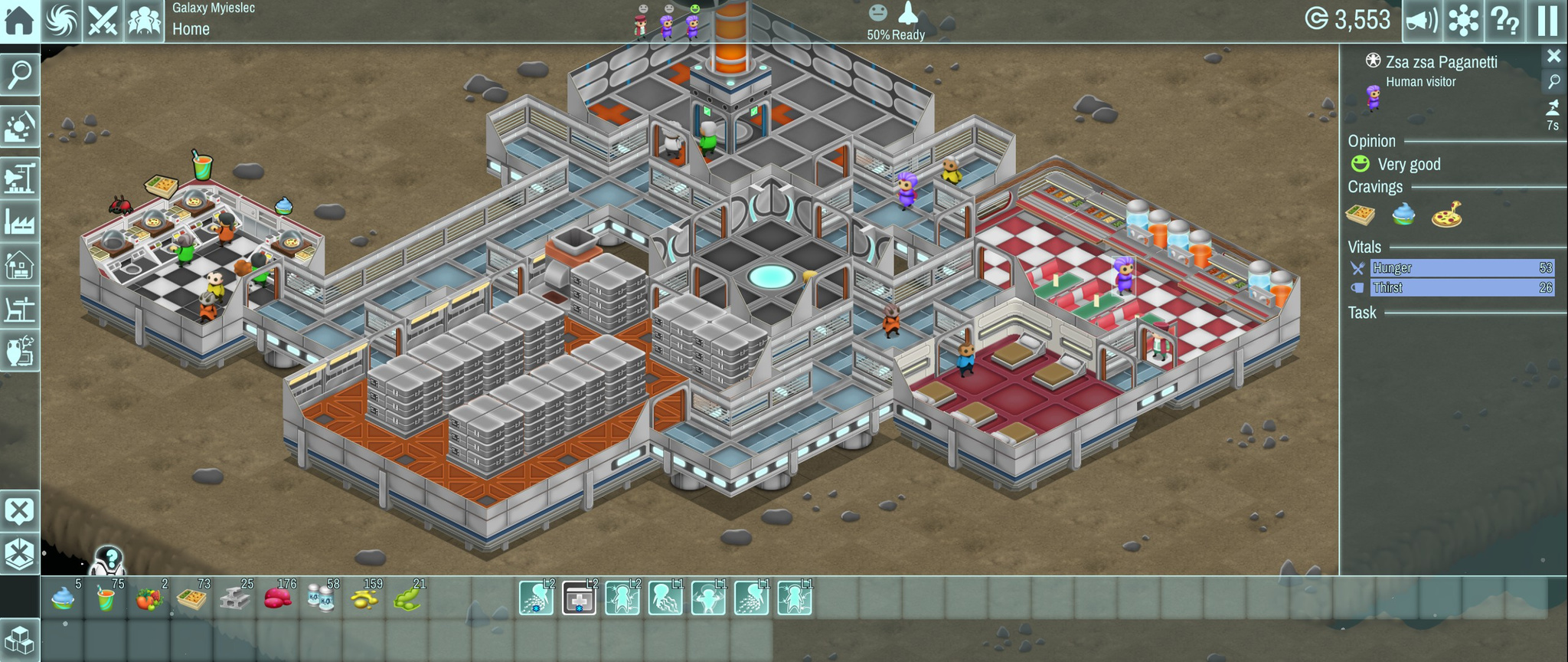Select the crossed swords and wrench menu

102,21
